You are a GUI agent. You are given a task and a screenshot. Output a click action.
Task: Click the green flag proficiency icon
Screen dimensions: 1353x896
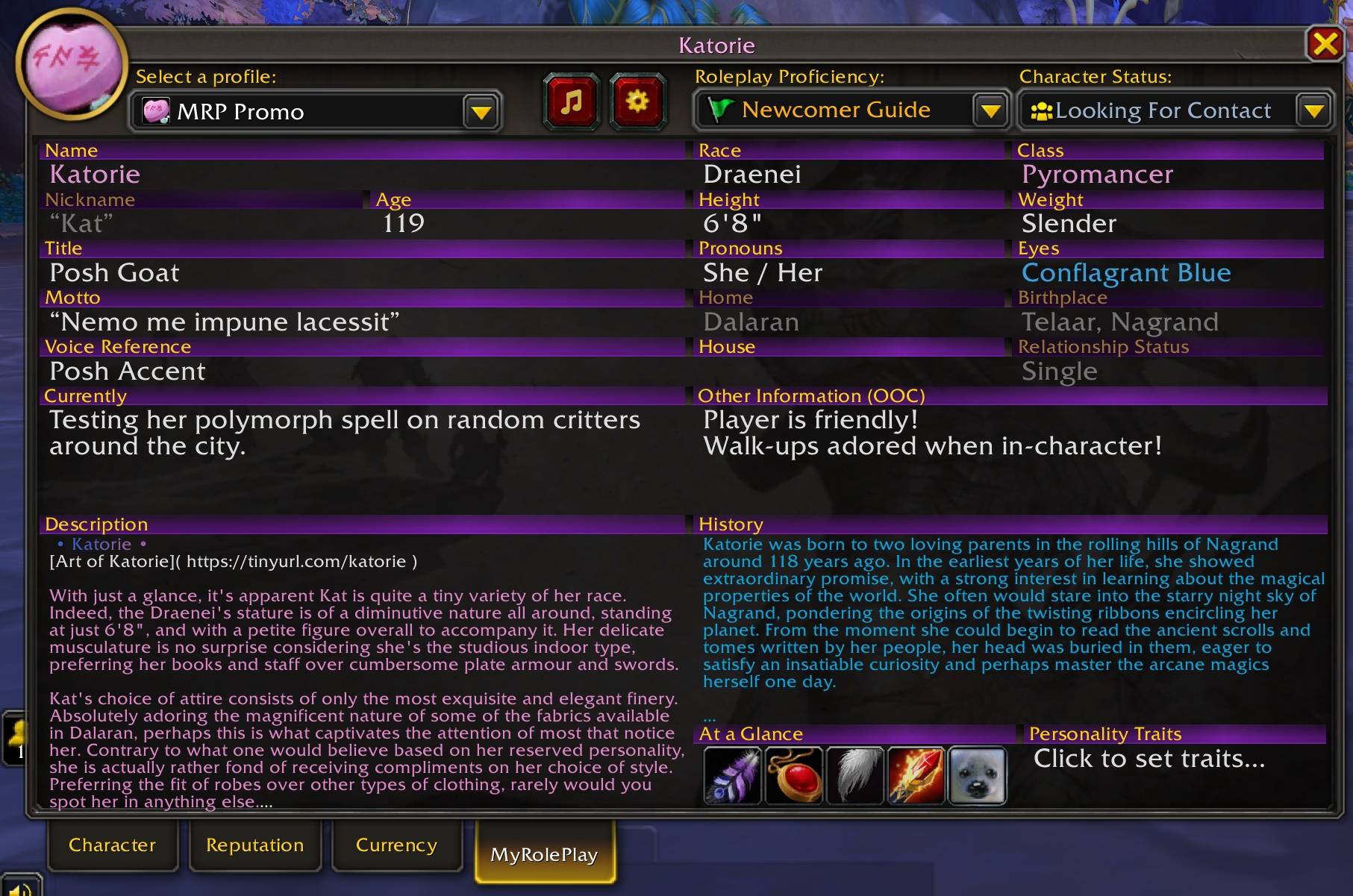click(722, 110)
